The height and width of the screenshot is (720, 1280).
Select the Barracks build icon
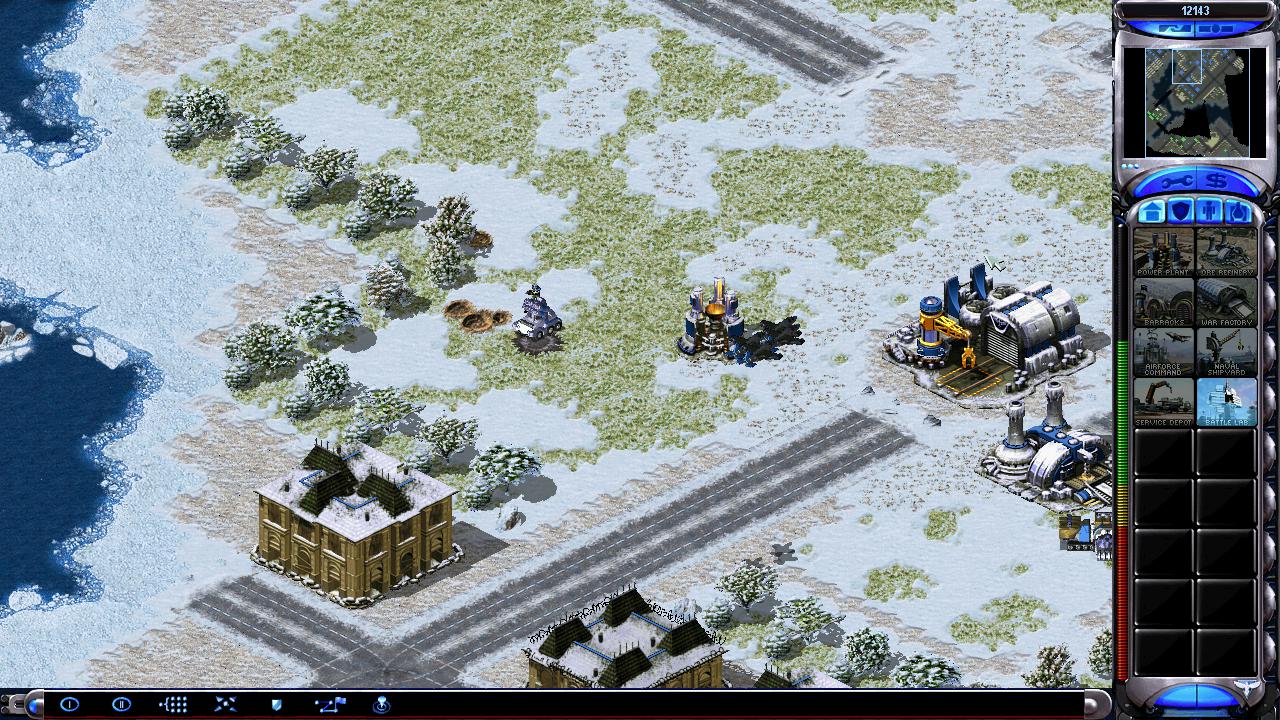(x=1163, y=301)
